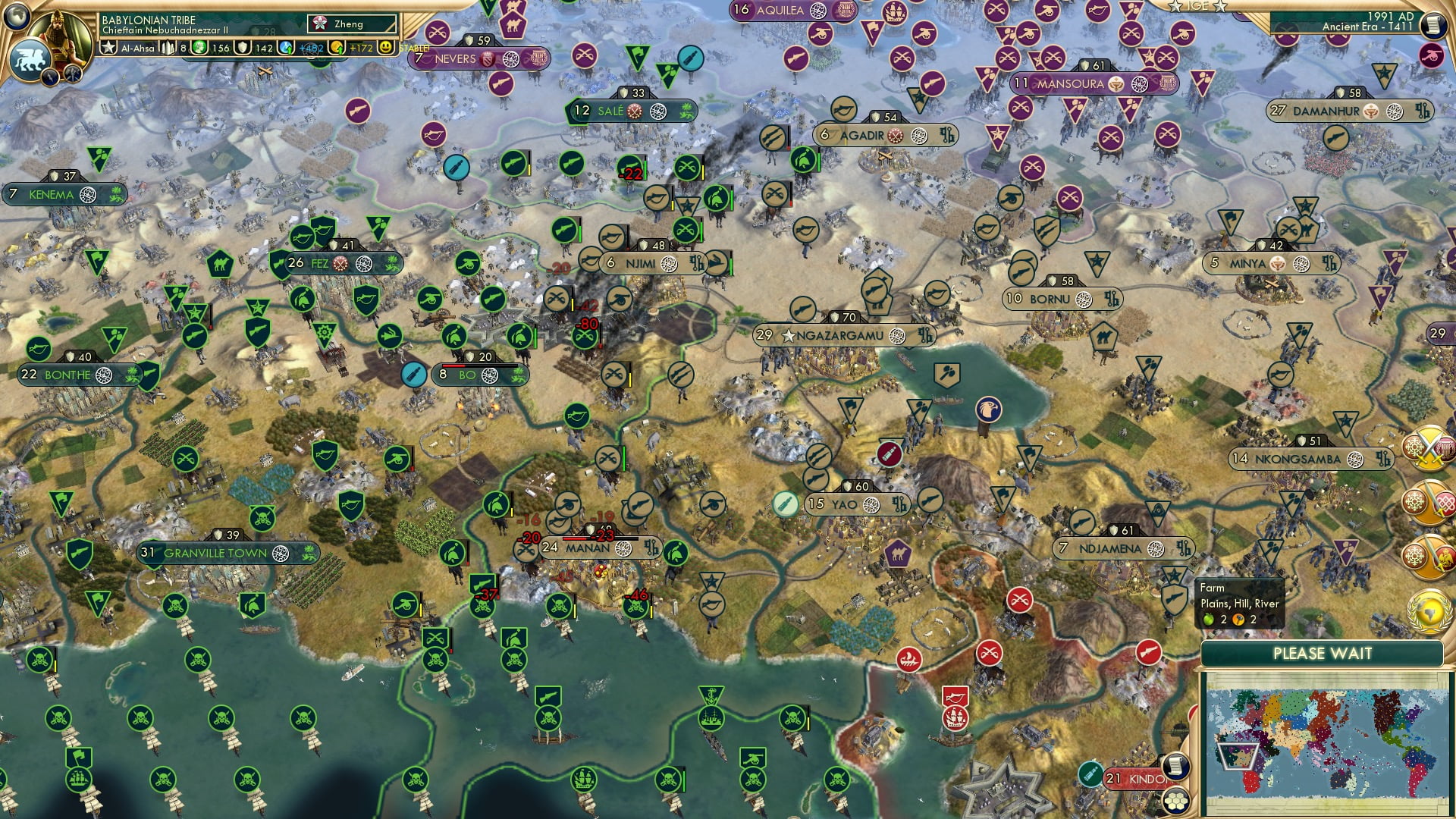
Task: Click the happiness smiley icon in top bar
Action: pos(386,47)
